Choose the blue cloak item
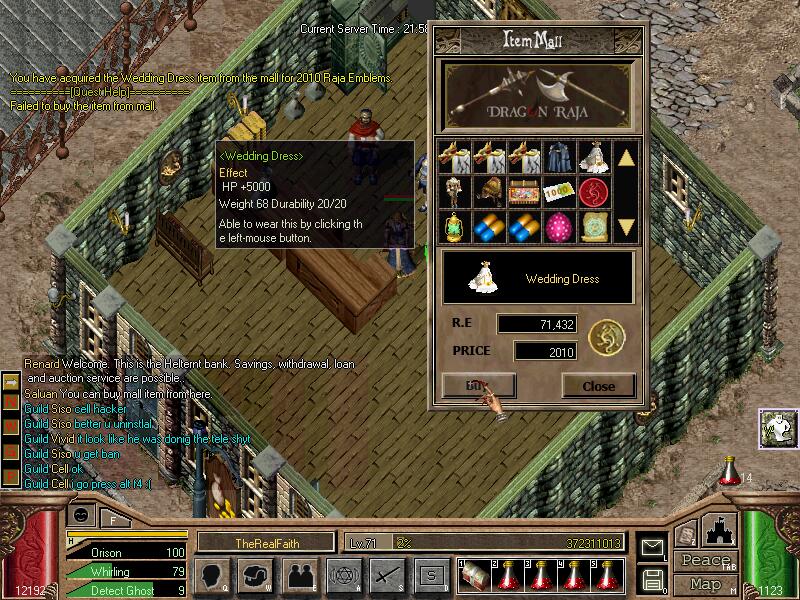This screenshot has width=800, height=600. click(559, 157)
